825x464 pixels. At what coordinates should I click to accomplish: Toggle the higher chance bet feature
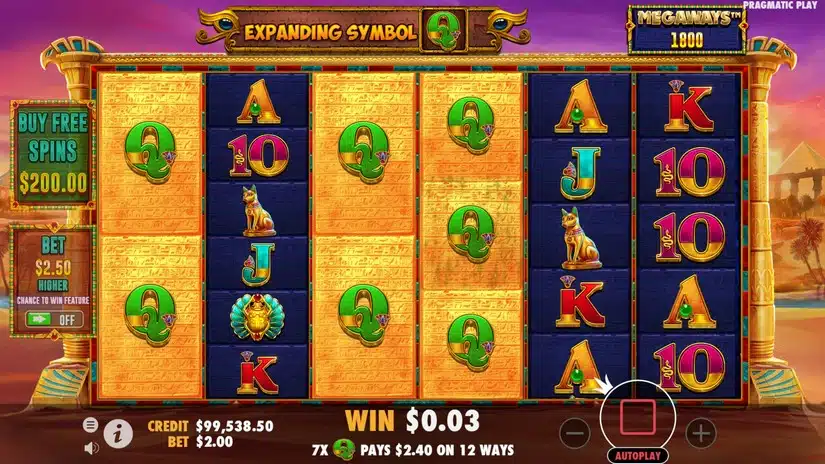click(x=52, y=320)
